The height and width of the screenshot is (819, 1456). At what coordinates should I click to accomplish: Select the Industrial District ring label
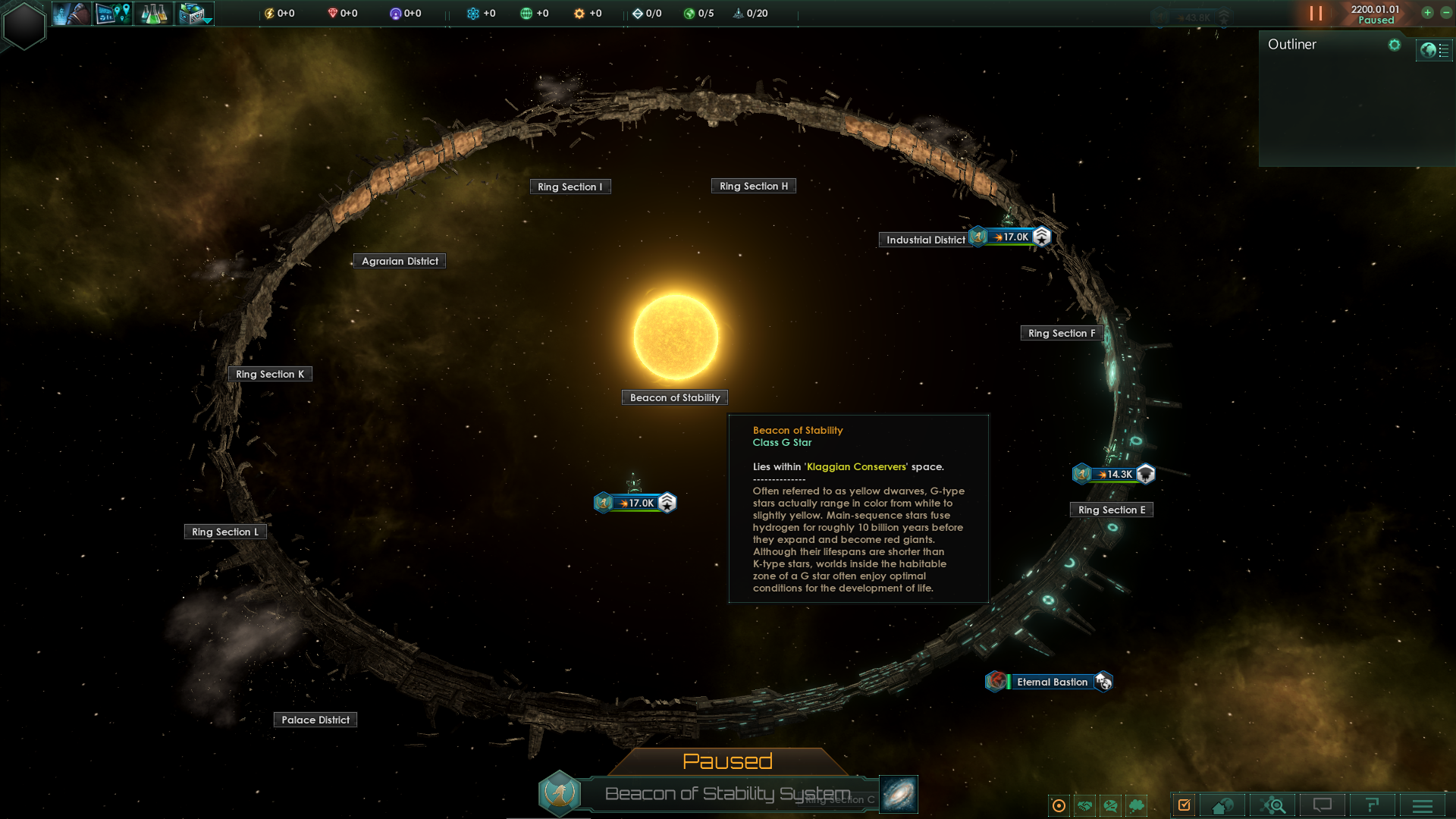click(x=925, y=240)
